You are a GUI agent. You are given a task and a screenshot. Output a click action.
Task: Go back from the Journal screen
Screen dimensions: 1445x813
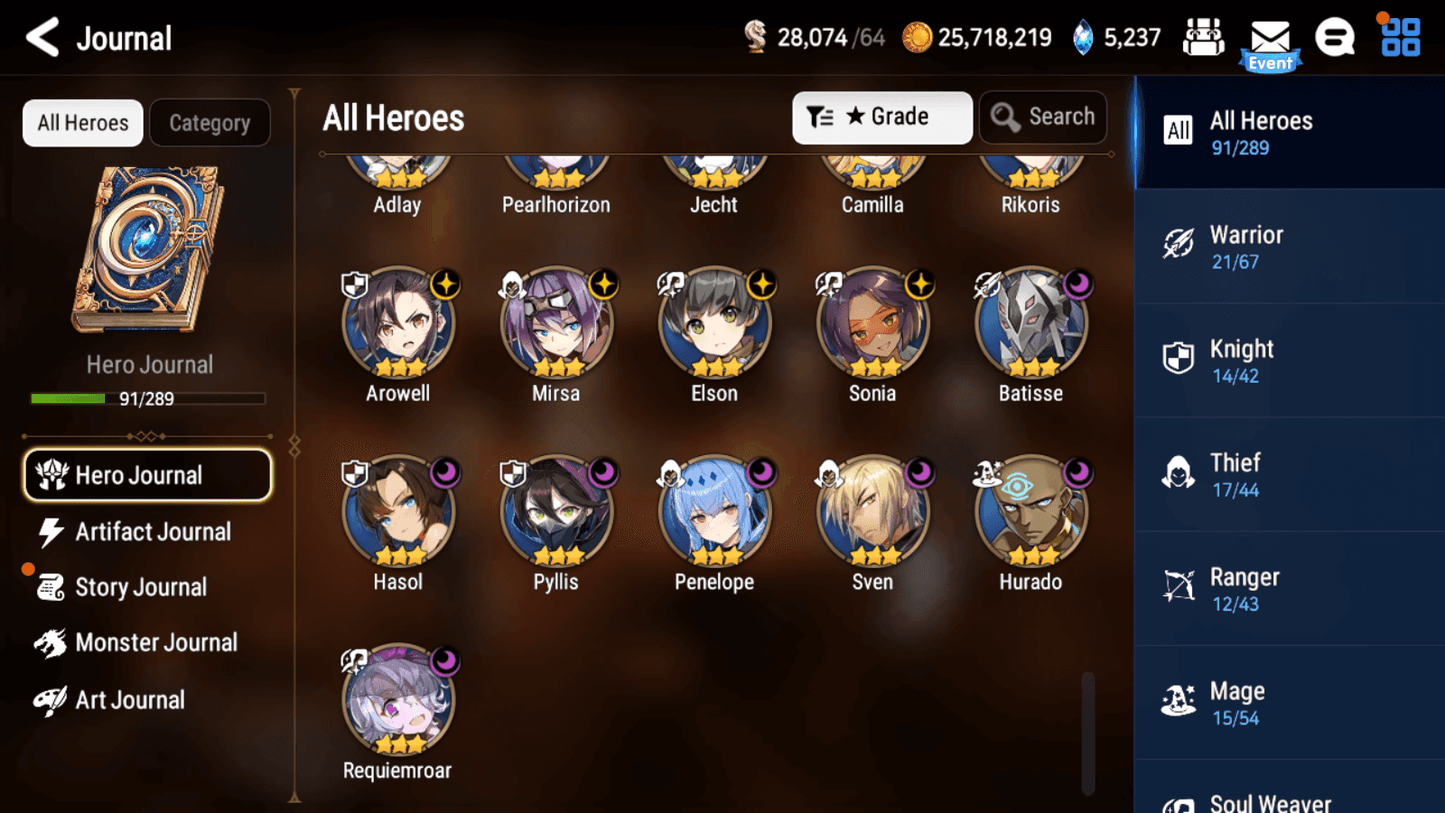click(42, 38)
